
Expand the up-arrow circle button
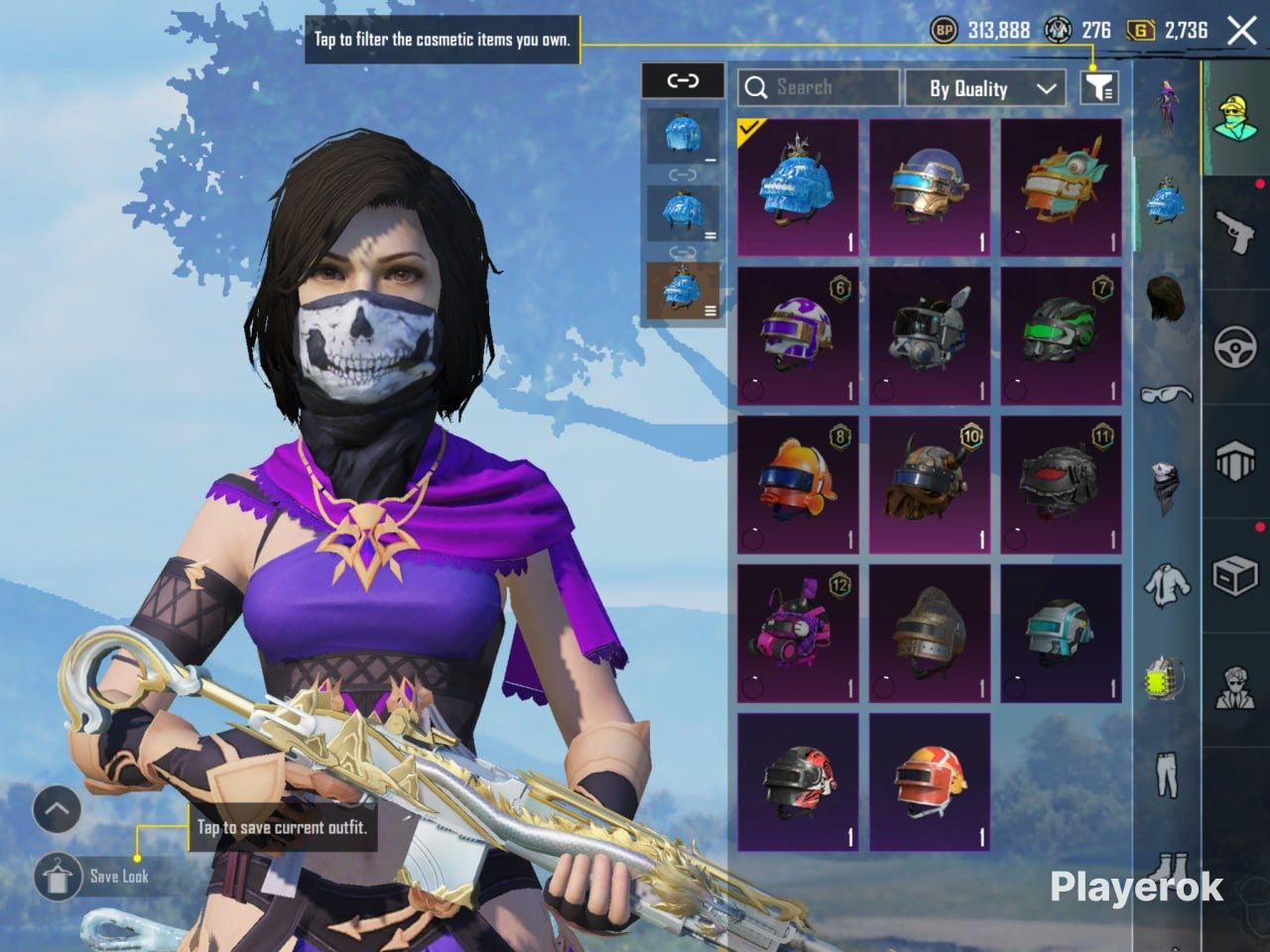tap(57, 810)
